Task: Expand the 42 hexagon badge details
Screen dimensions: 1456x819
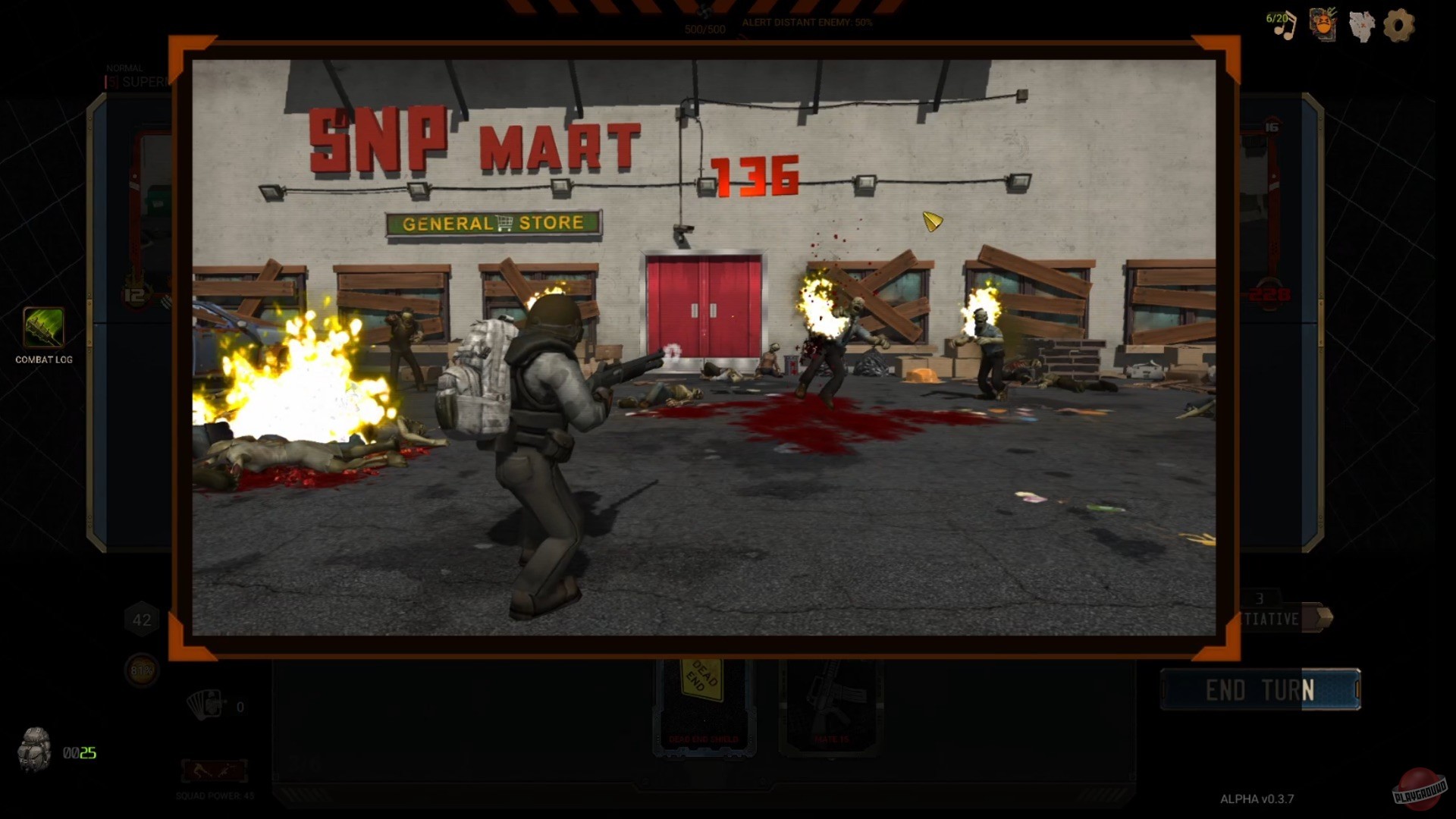Action: [141, 620]
